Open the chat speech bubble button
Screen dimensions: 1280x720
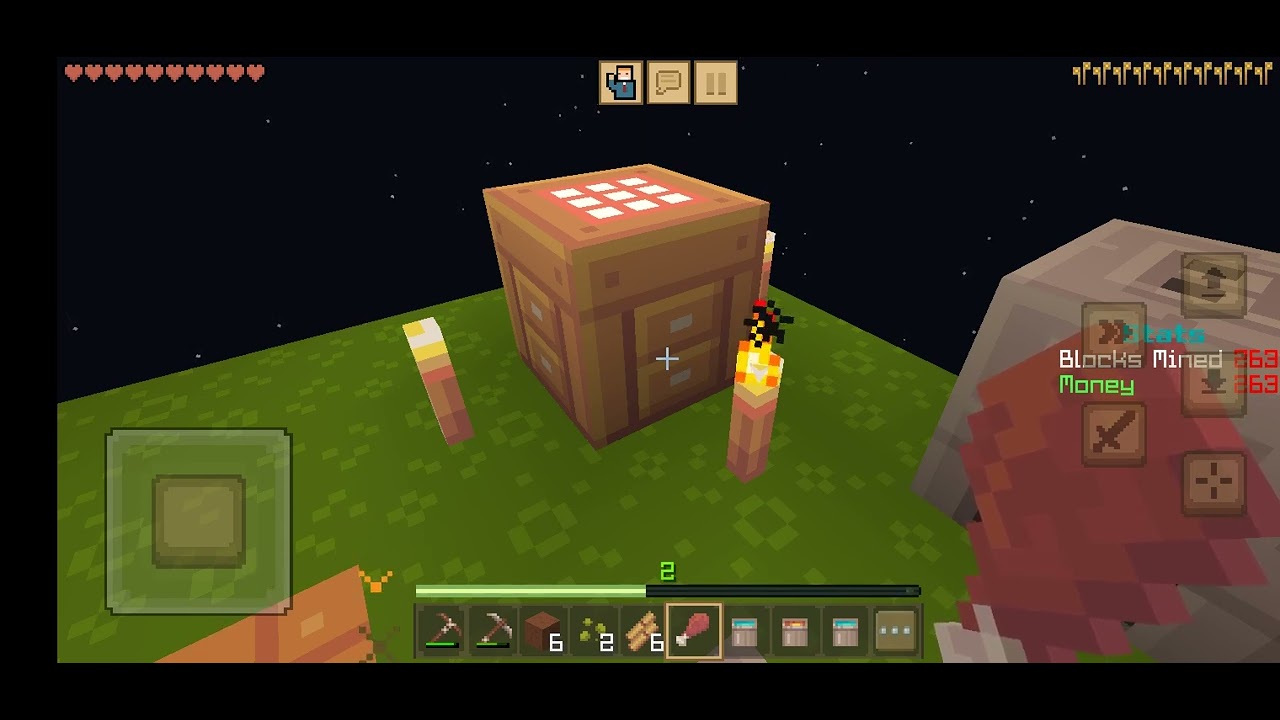pos(669,83)
